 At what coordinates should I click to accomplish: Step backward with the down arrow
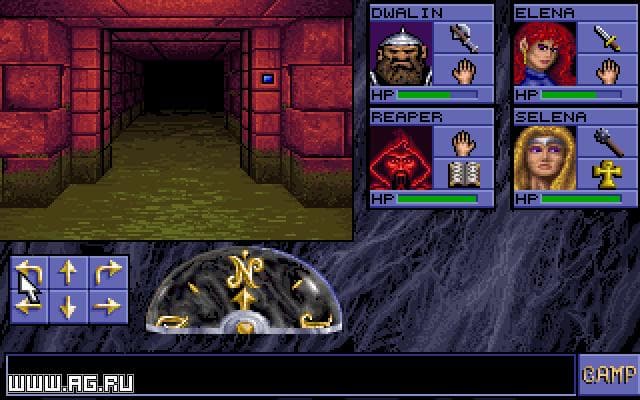coord(69,305)
